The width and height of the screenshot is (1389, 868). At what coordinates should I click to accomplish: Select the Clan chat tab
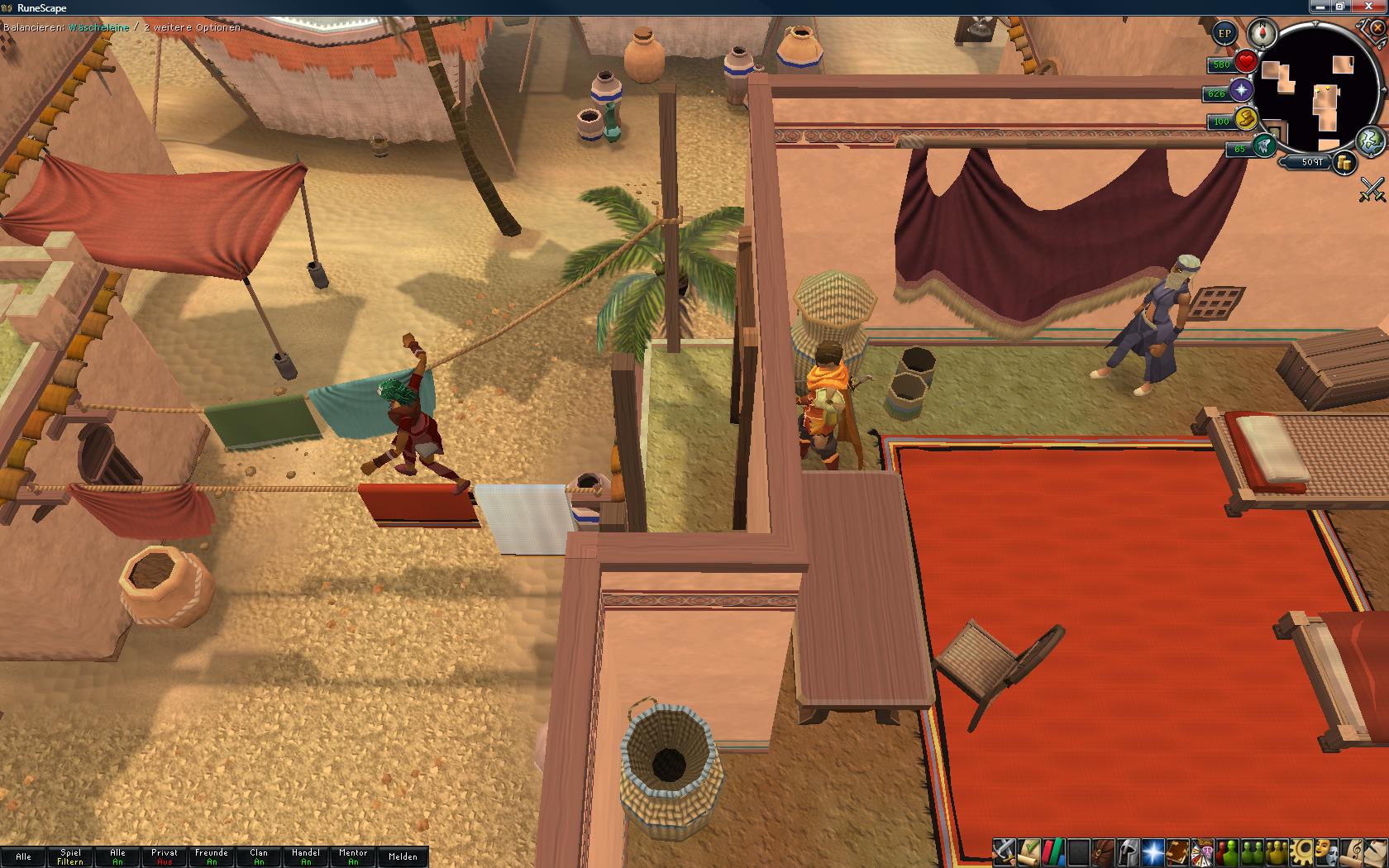click(x=259, y=856)
